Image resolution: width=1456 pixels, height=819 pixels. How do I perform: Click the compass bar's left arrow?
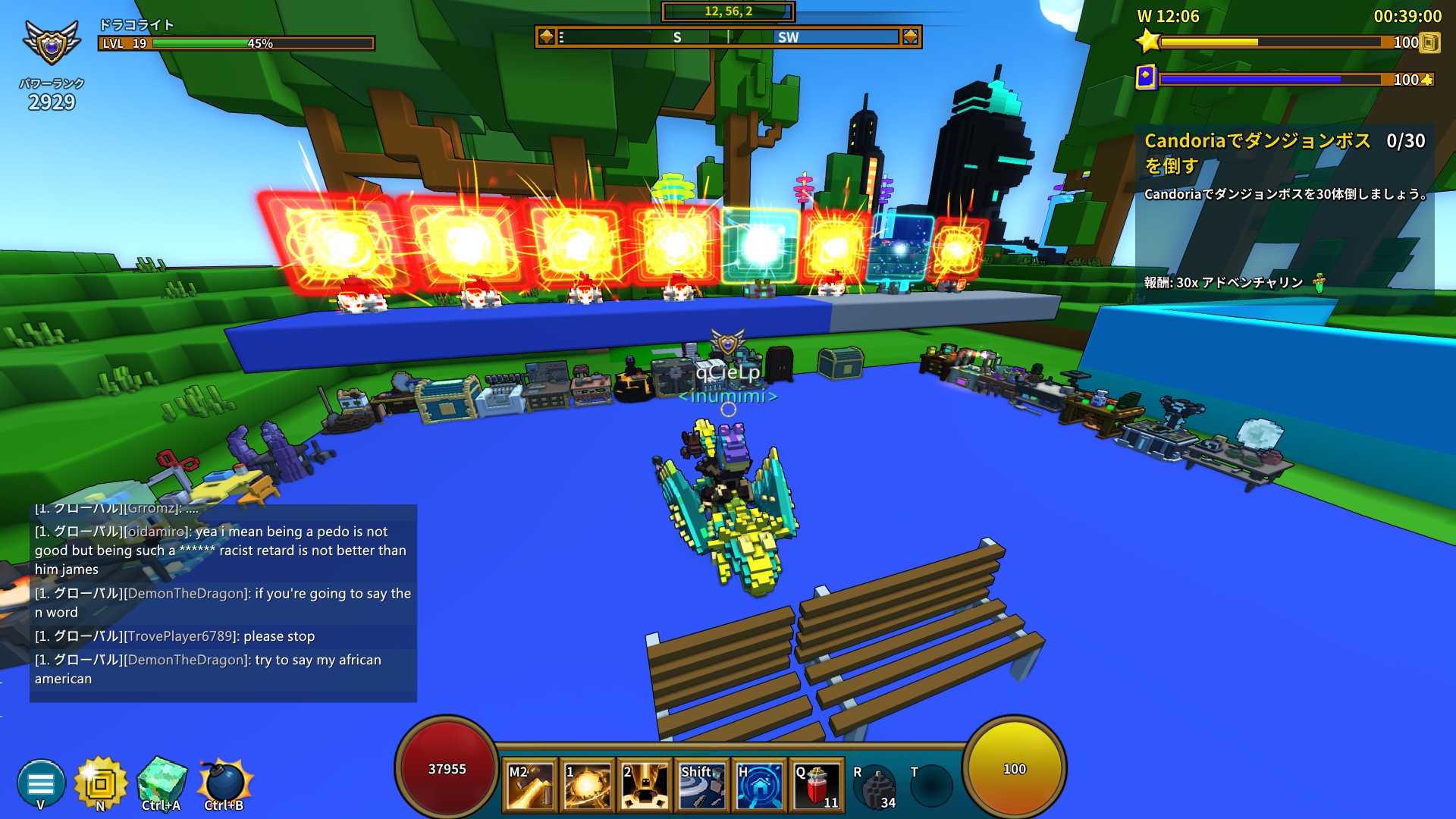pos(546,36)
